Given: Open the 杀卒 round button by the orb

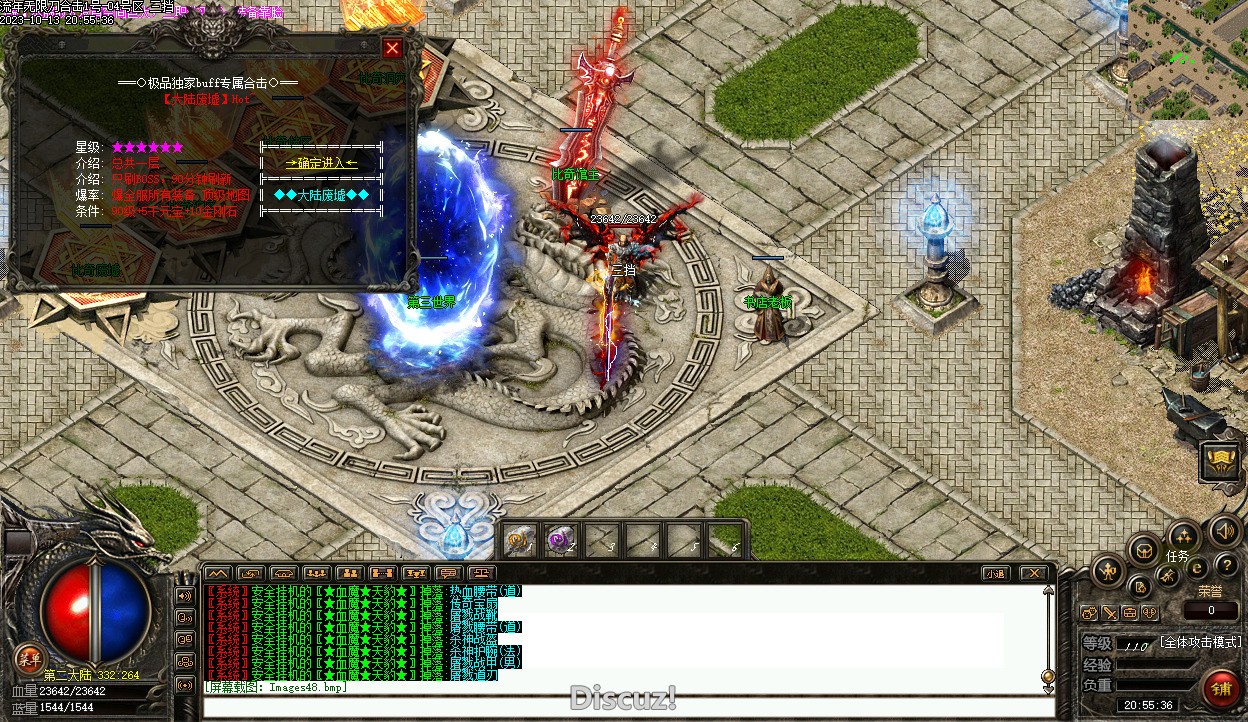Looking at the screenshot, I should point(28,658).
